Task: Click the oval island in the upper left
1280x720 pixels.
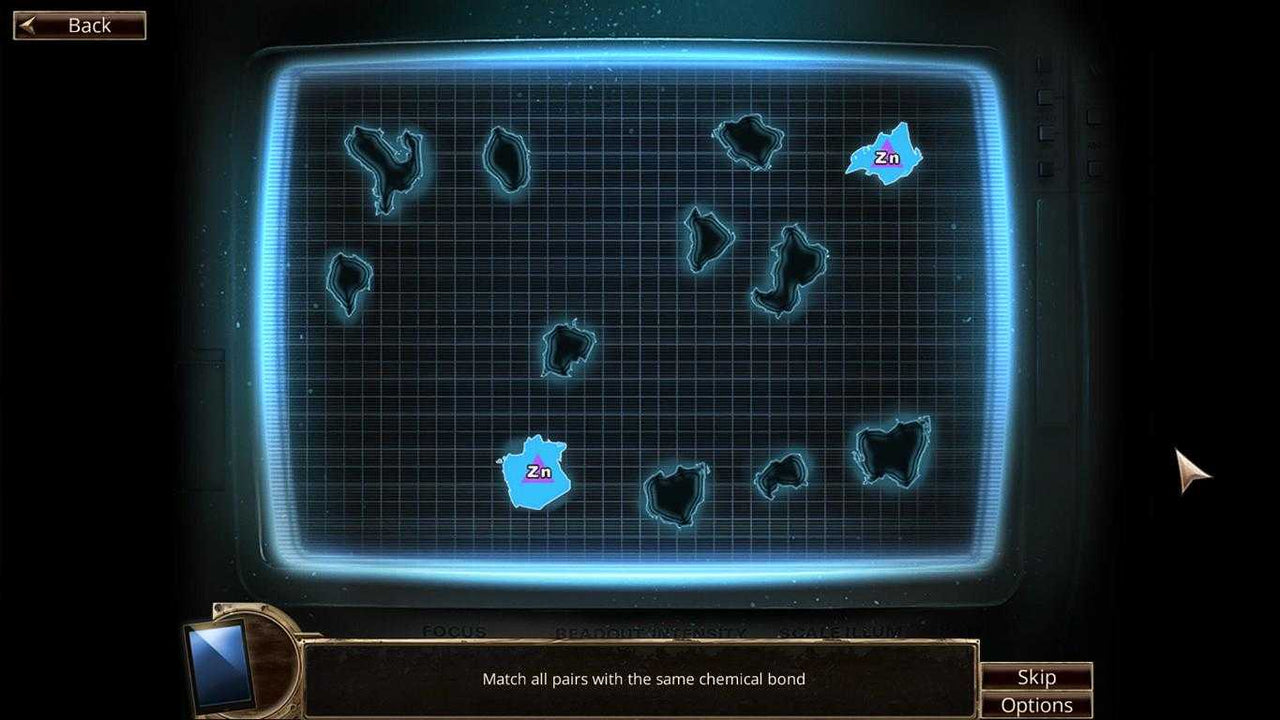Action: (505, 160)
